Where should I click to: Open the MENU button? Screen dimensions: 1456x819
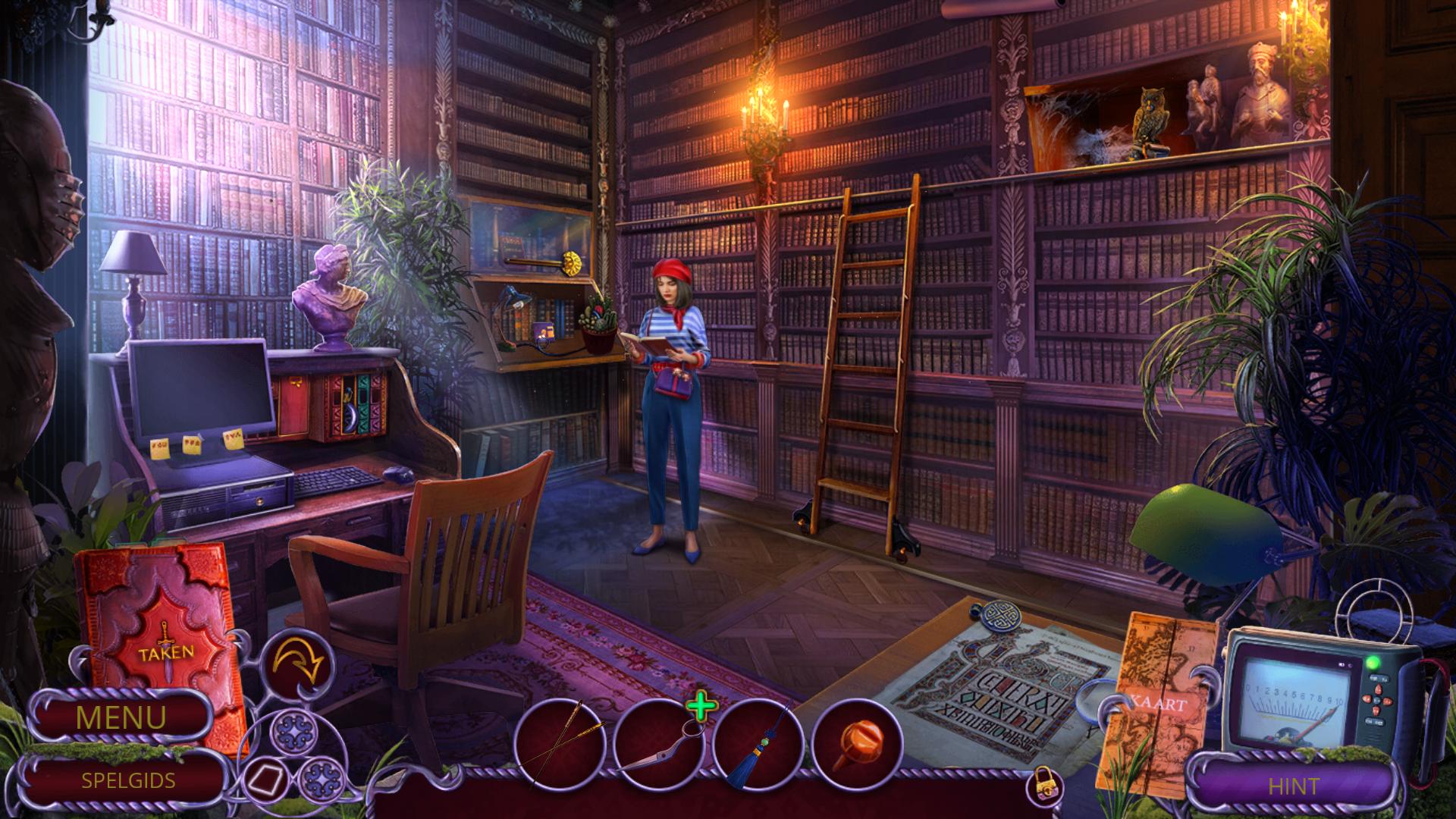pos(121,717)
